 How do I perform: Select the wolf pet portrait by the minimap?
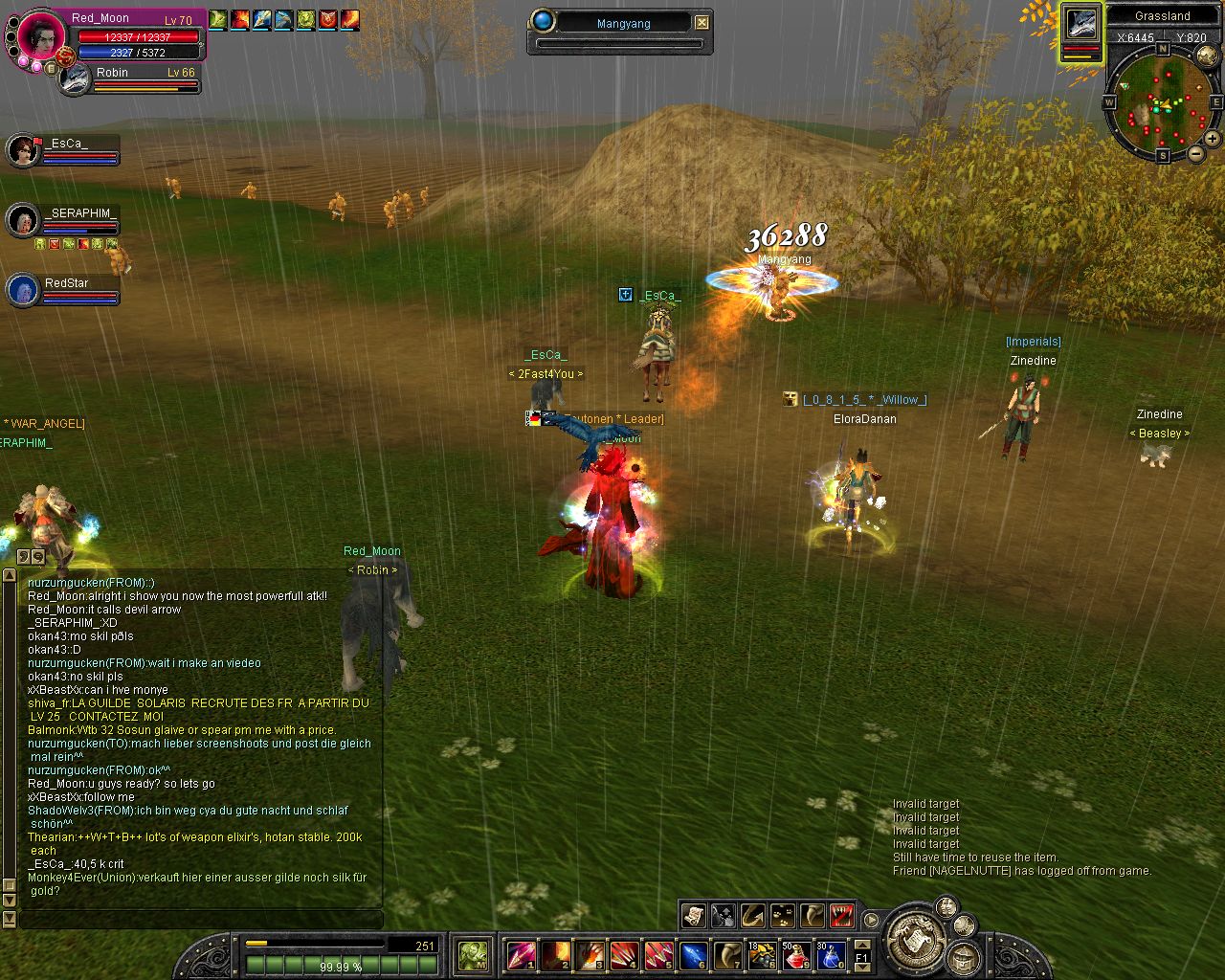coord(1081,25)
